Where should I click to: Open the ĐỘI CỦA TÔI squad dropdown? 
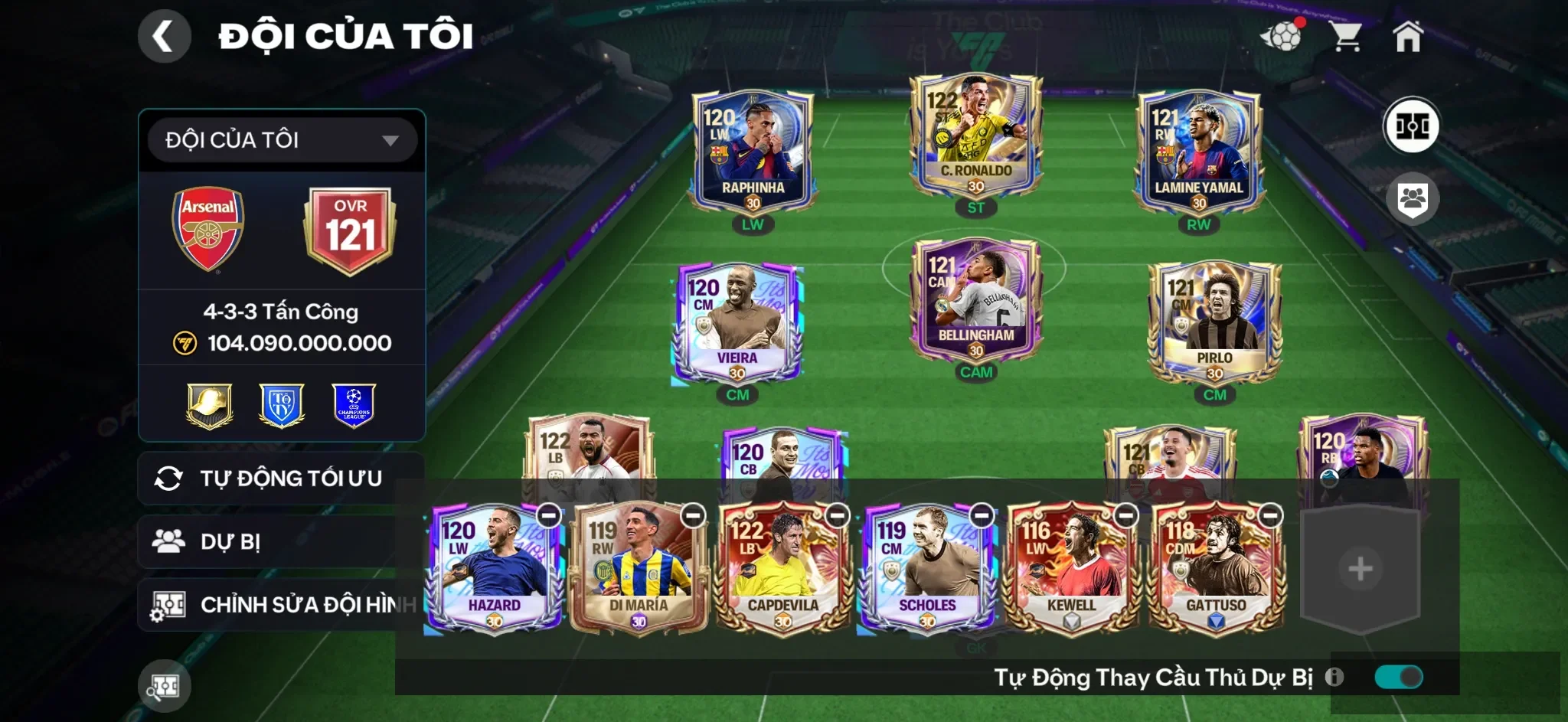coord(282,140)
